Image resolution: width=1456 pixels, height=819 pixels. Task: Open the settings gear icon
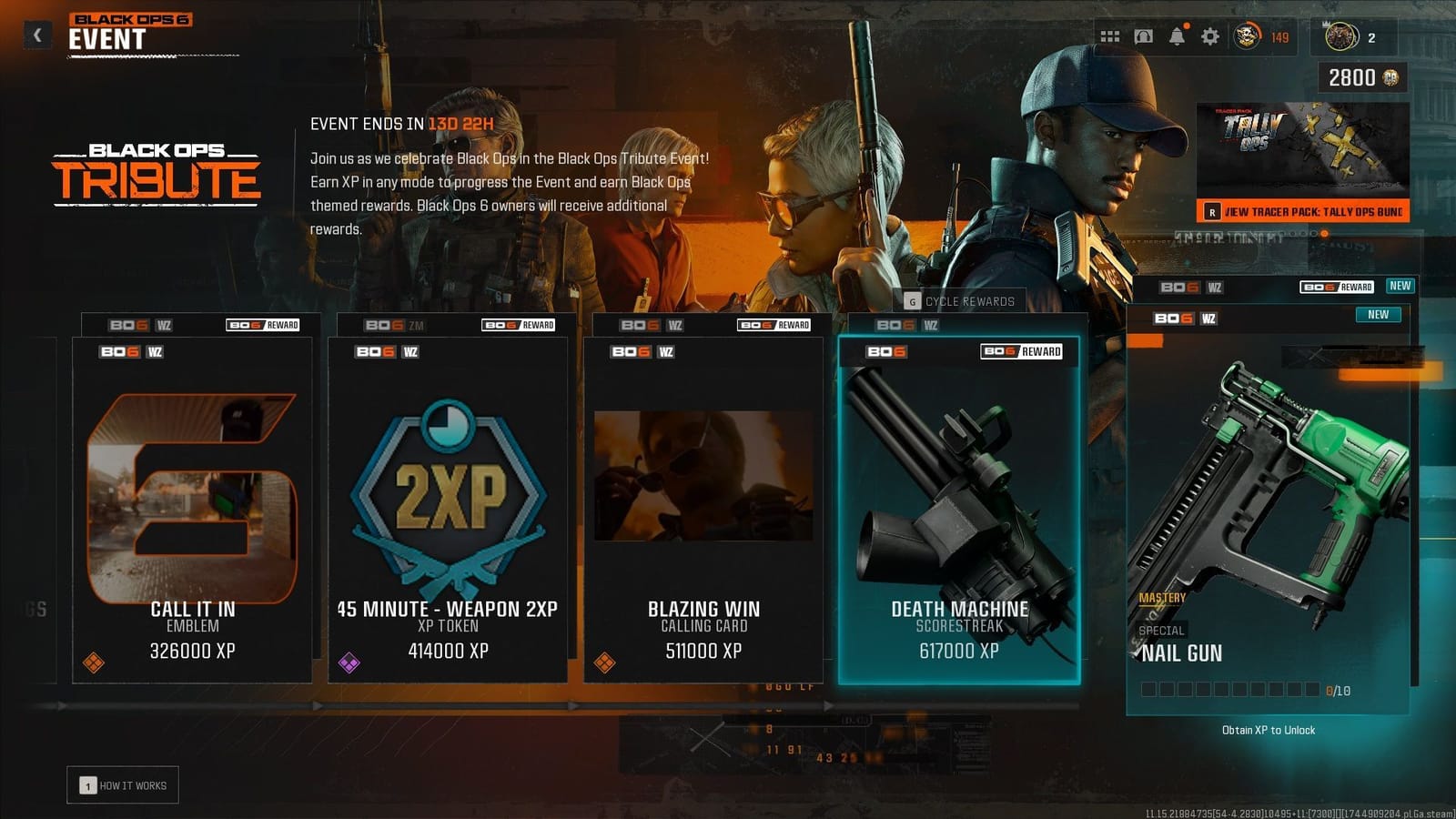1210,35
